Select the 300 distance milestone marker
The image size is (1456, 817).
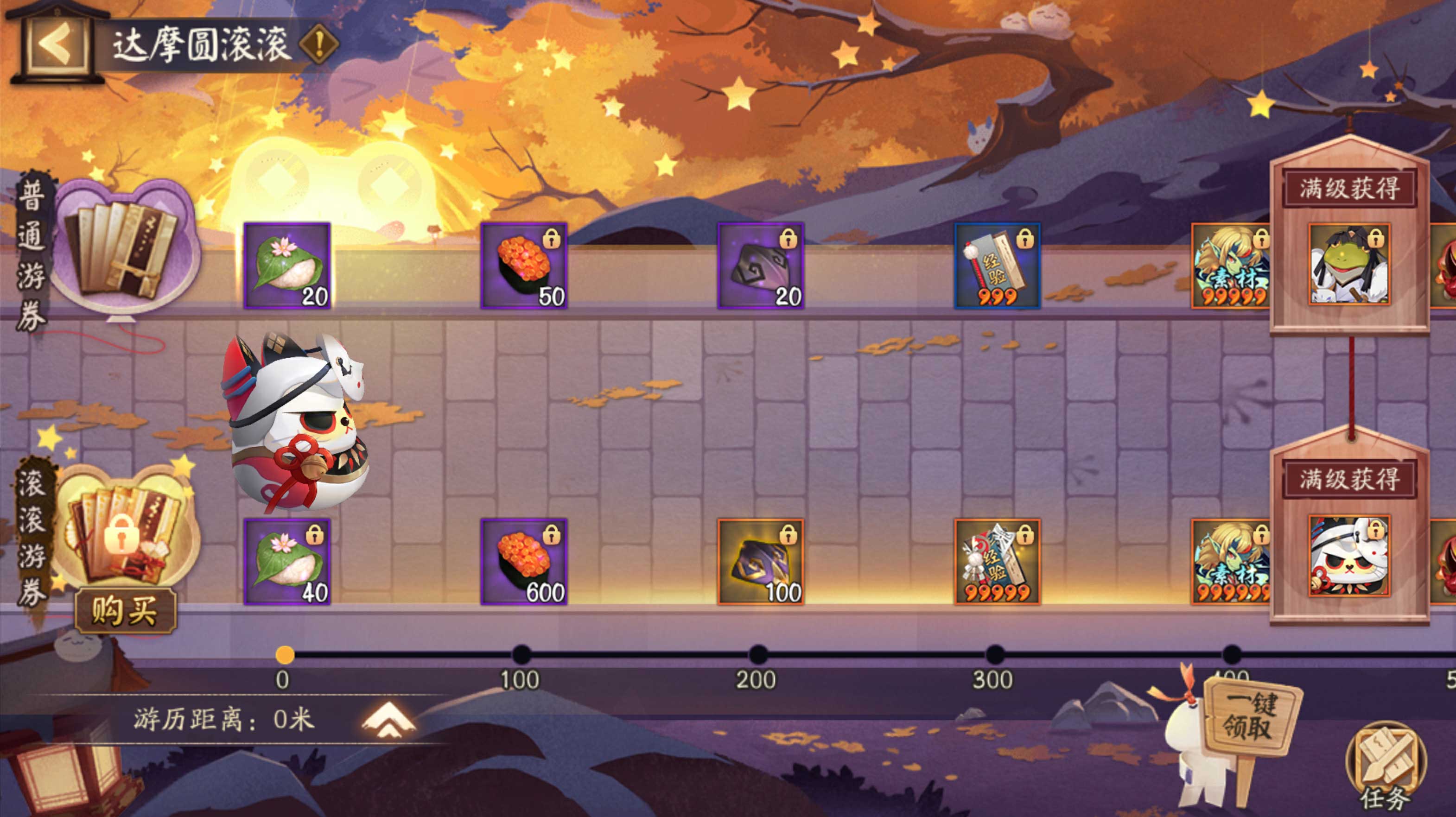[x=995, y=655]
